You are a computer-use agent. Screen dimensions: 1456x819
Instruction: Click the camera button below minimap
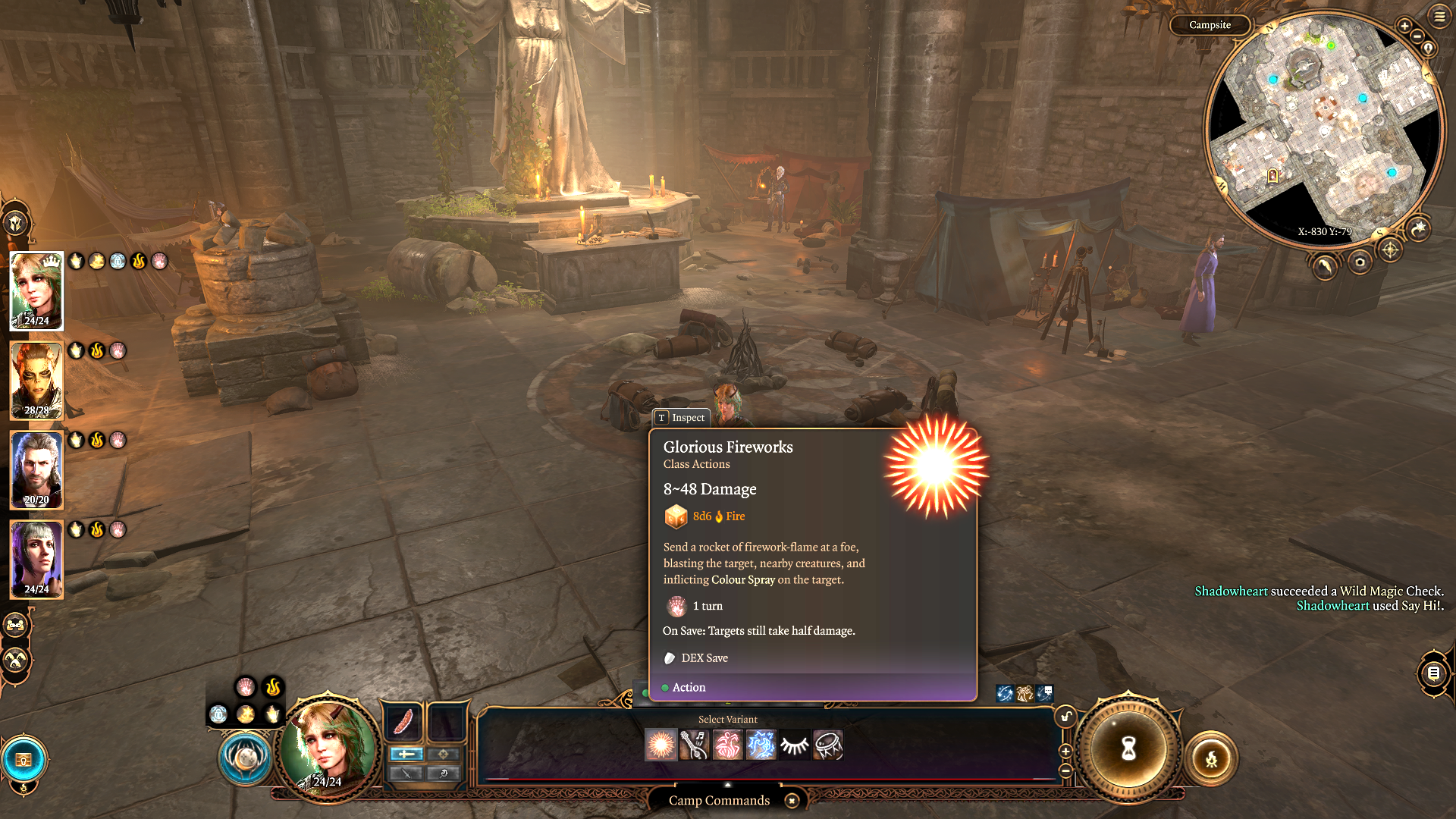(1360, 262)
